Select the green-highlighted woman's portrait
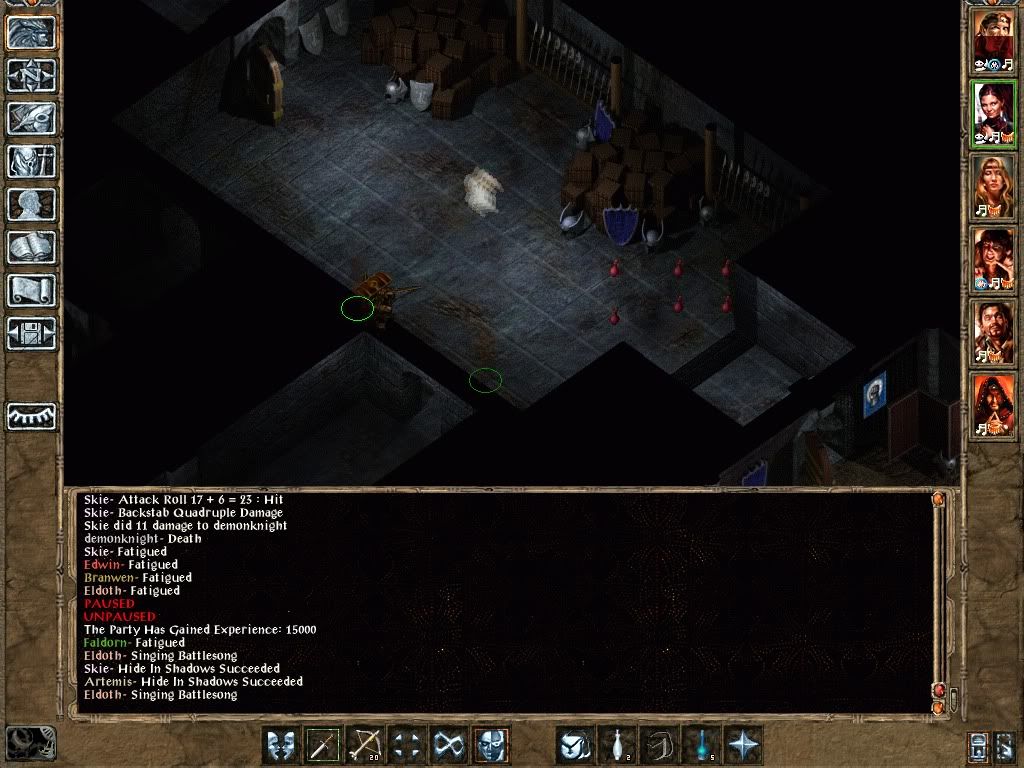 coord(994,114)
